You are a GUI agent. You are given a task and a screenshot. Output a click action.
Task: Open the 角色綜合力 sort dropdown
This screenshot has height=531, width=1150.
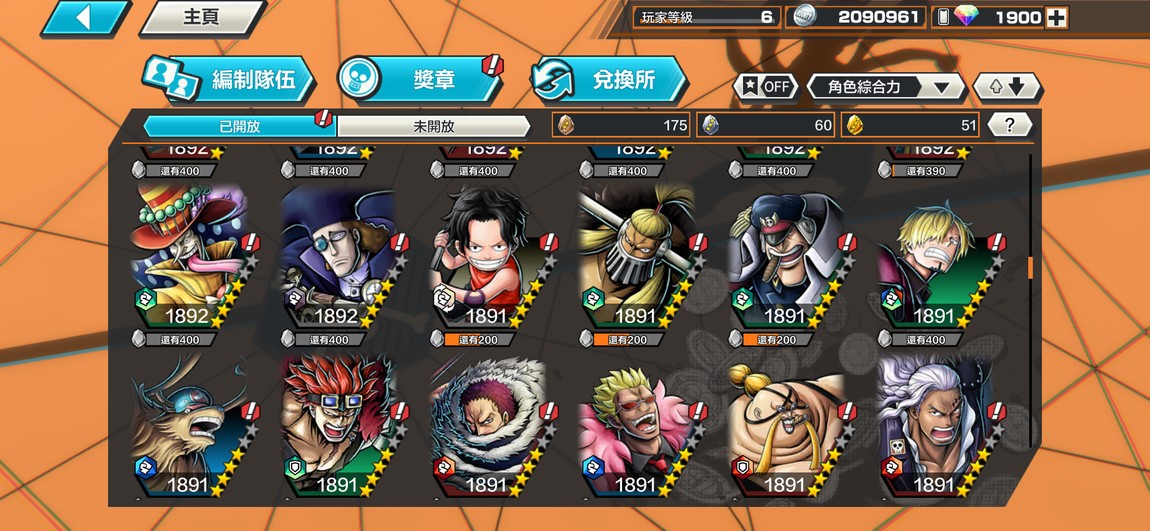(886, 87)
